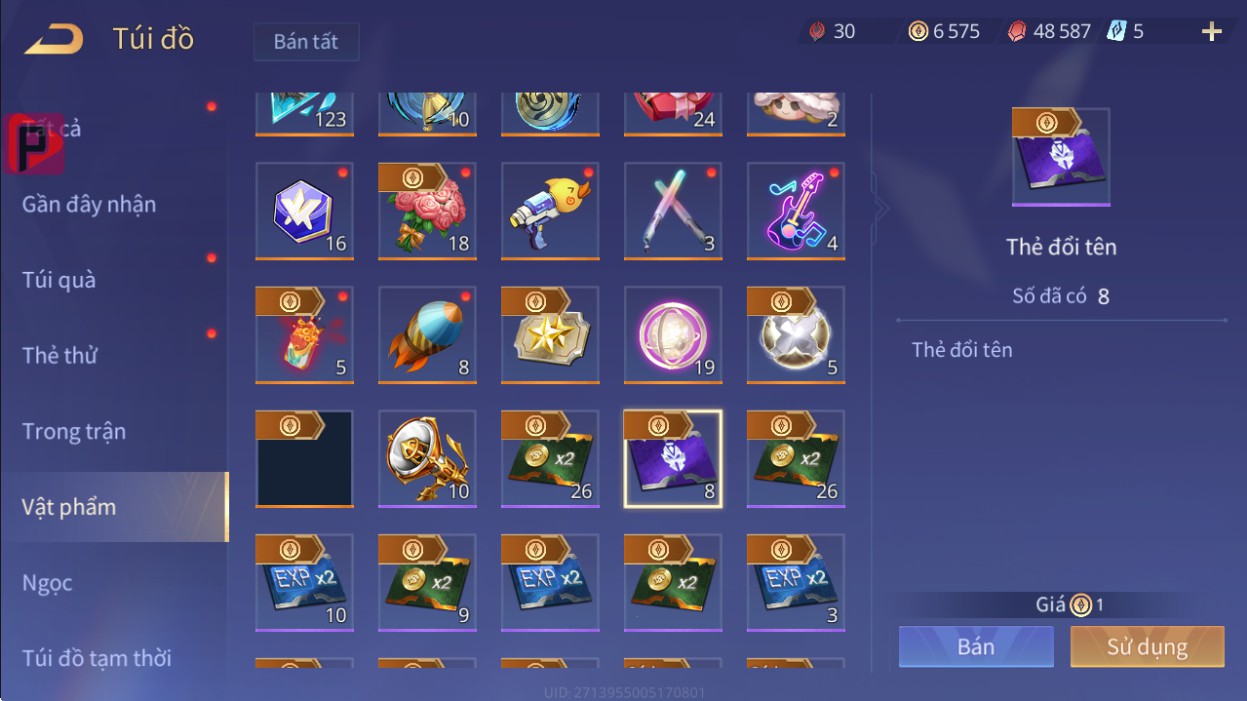Go back using the arrow button
Viewport: 1247px width, 701px height.
pyautogui.click(x=54, y=40)
